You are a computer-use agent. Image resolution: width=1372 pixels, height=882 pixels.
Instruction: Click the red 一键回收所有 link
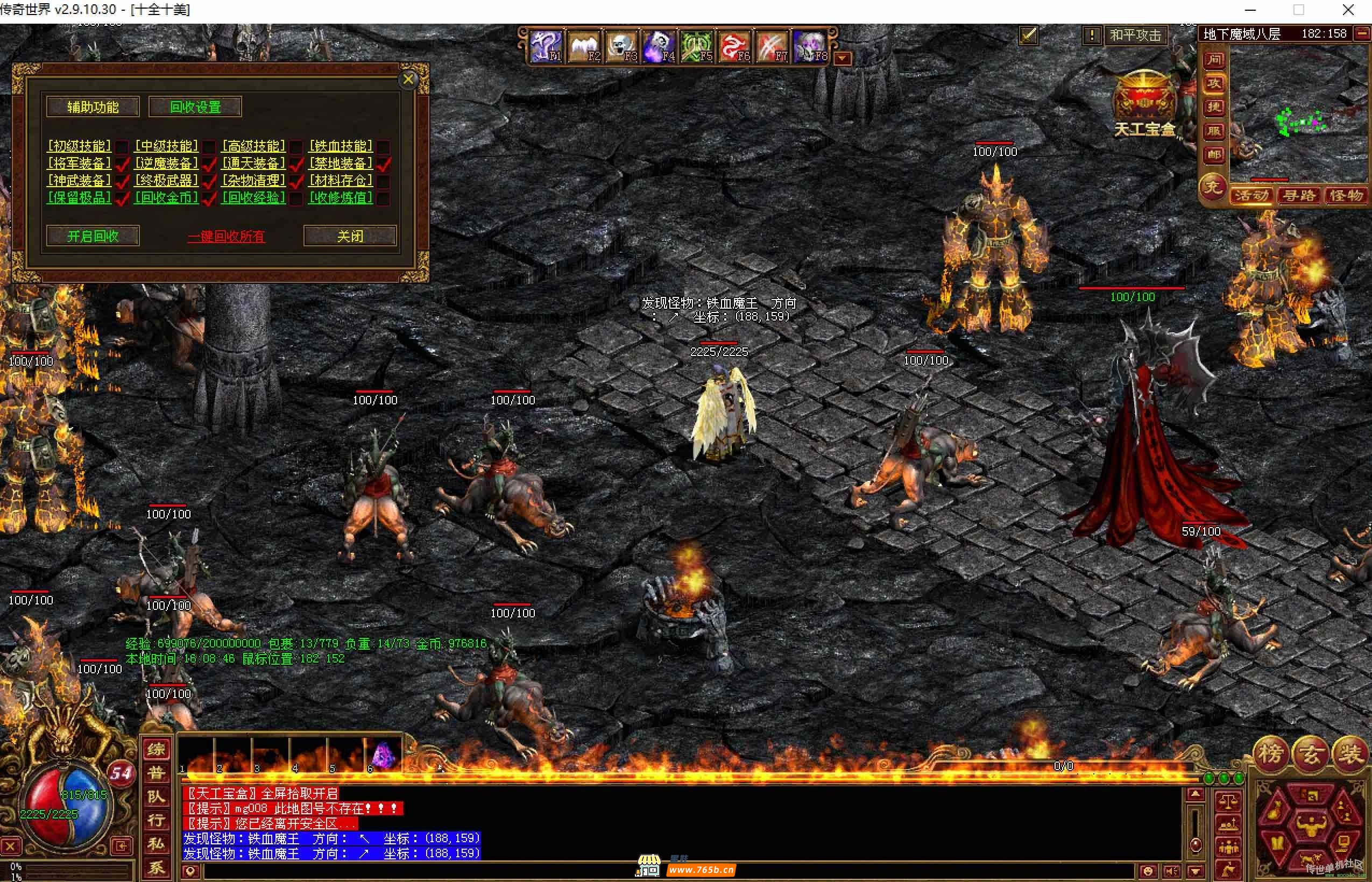click(227, 237)
